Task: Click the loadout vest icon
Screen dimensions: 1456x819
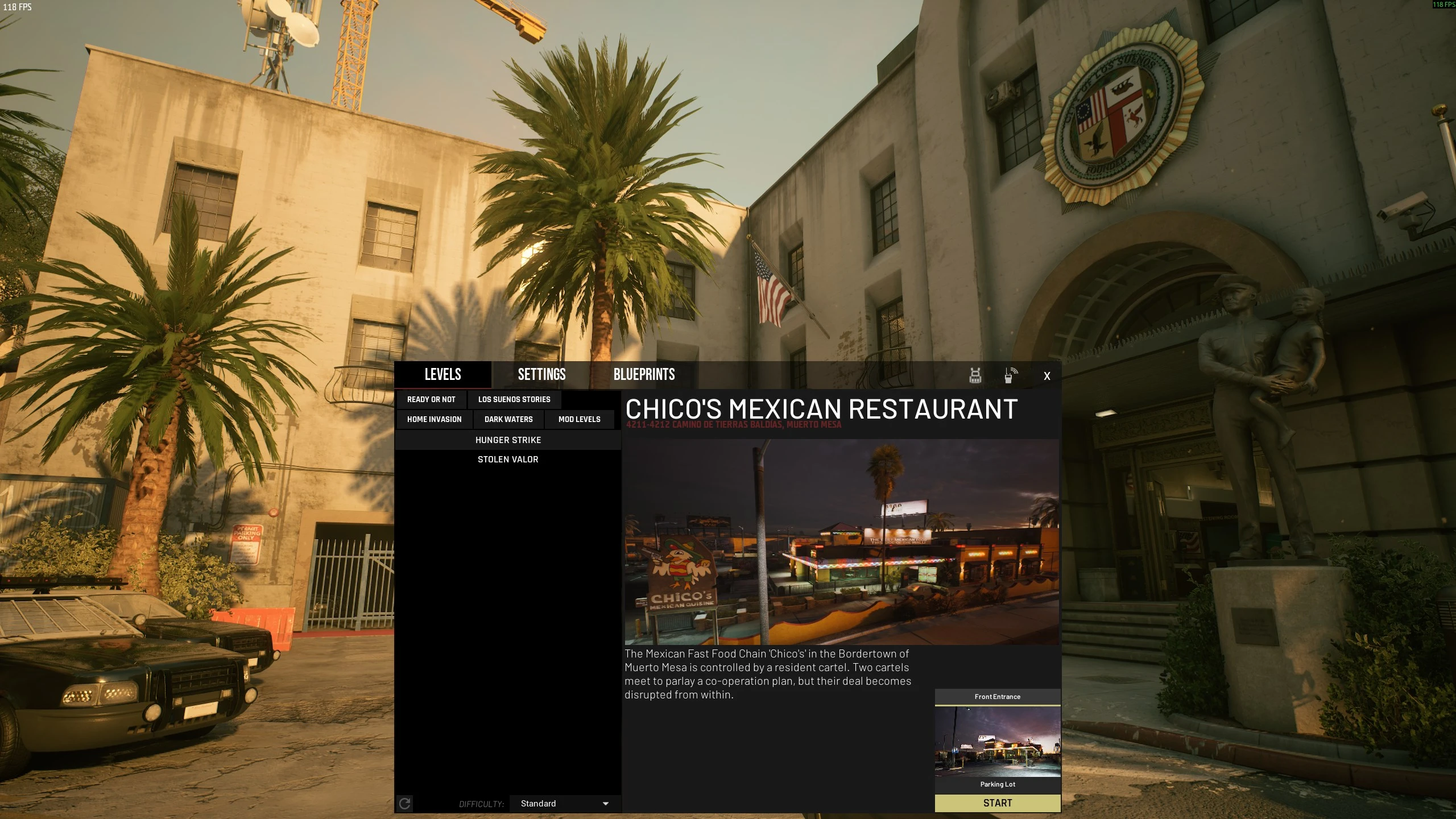Action: click(975, 374)
